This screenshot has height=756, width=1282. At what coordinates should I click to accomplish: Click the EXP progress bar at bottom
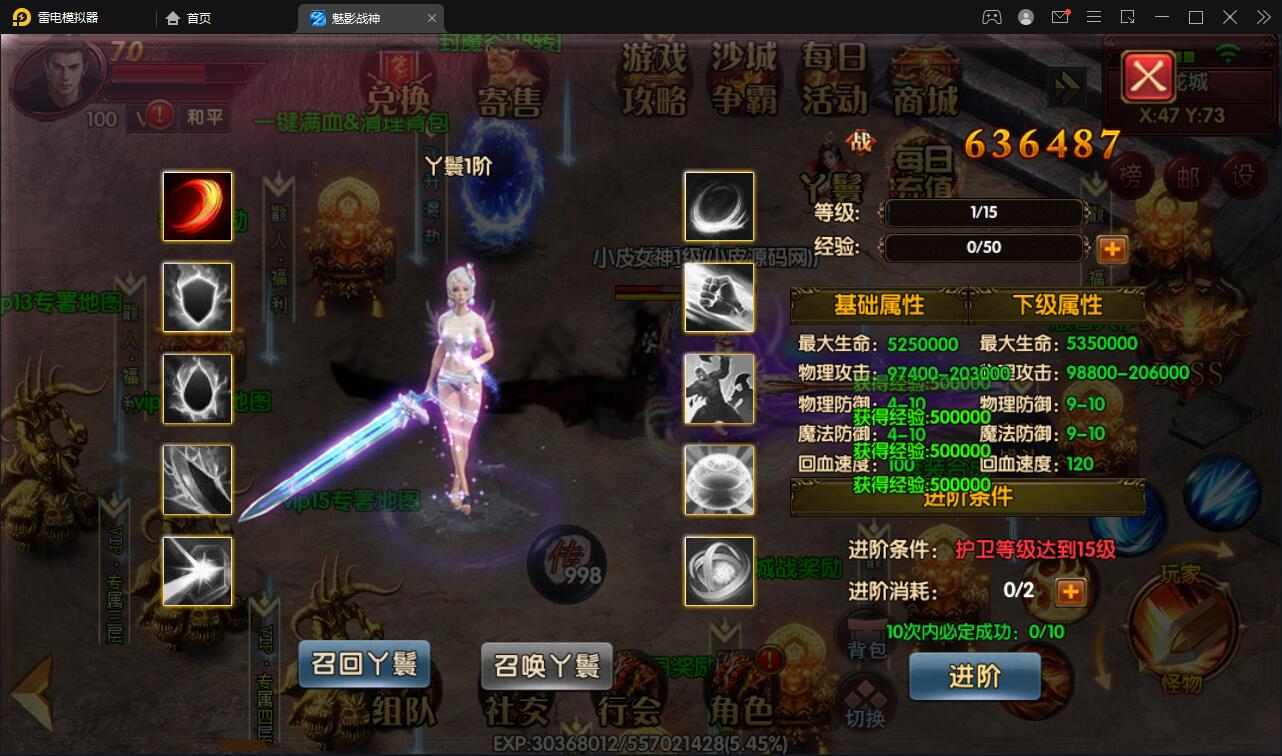tap(641, 746)
